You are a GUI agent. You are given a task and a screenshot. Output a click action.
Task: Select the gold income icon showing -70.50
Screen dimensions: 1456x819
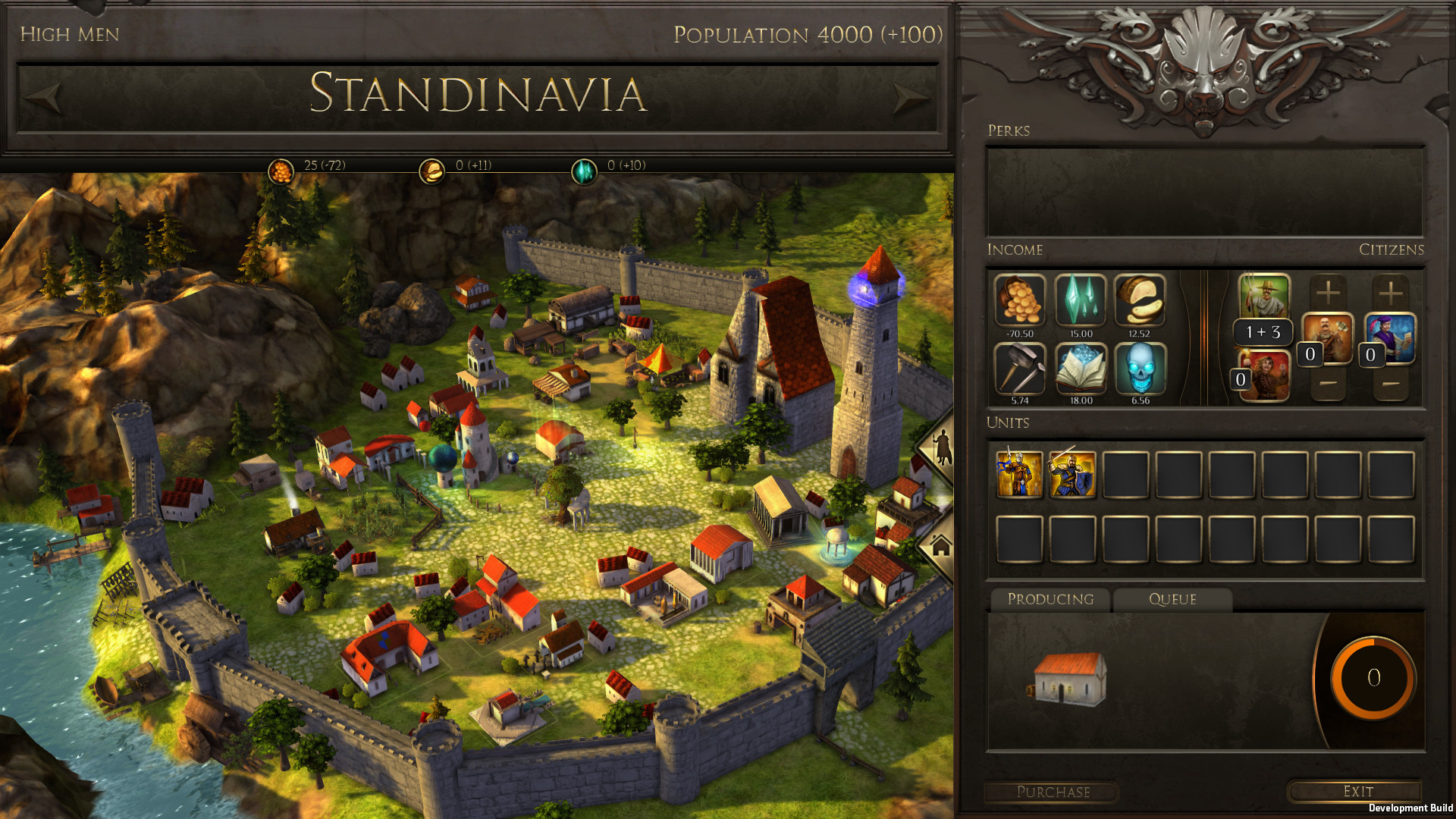point(1019,302)
